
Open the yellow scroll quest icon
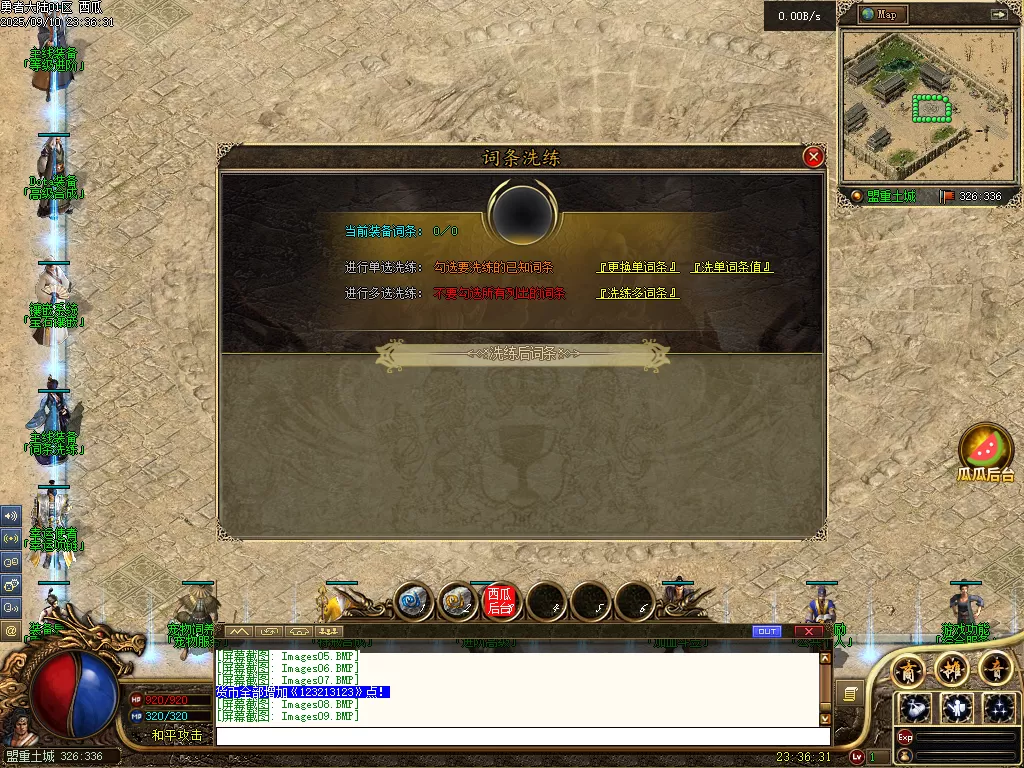tap(849, 693)
